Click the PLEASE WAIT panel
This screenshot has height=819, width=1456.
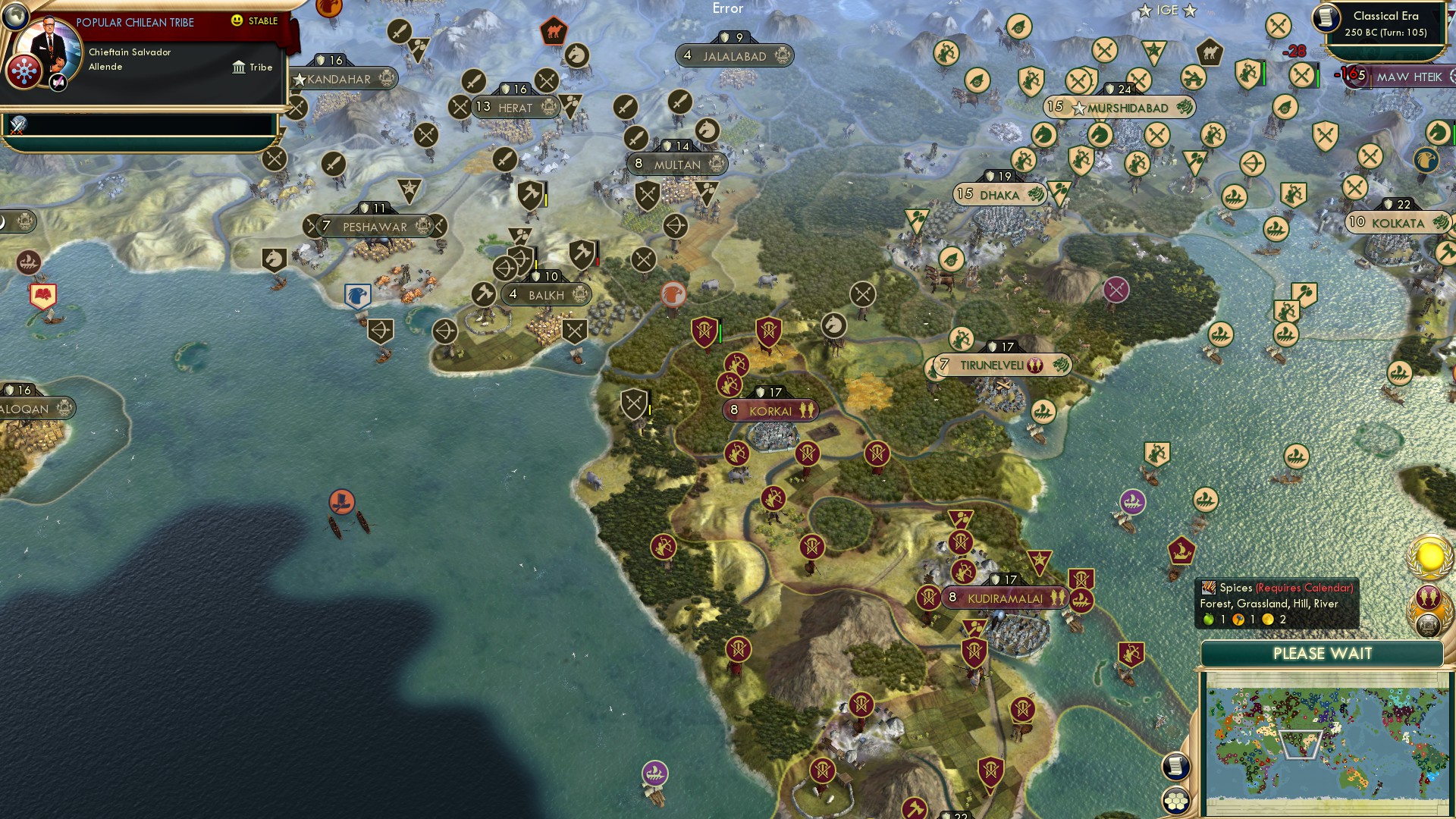1322,654
